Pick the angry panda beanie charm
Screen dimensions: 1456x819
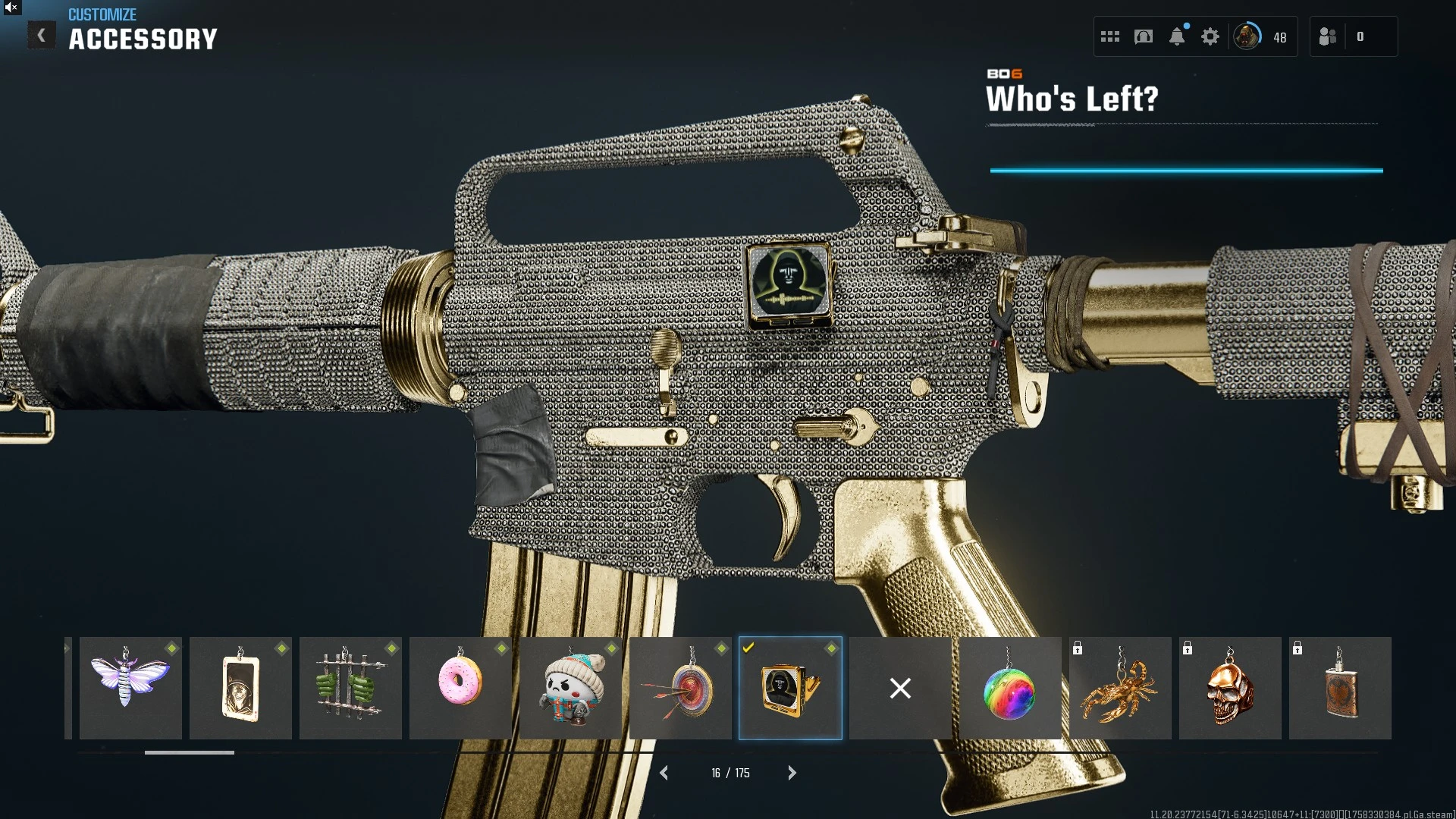point(570,688)
